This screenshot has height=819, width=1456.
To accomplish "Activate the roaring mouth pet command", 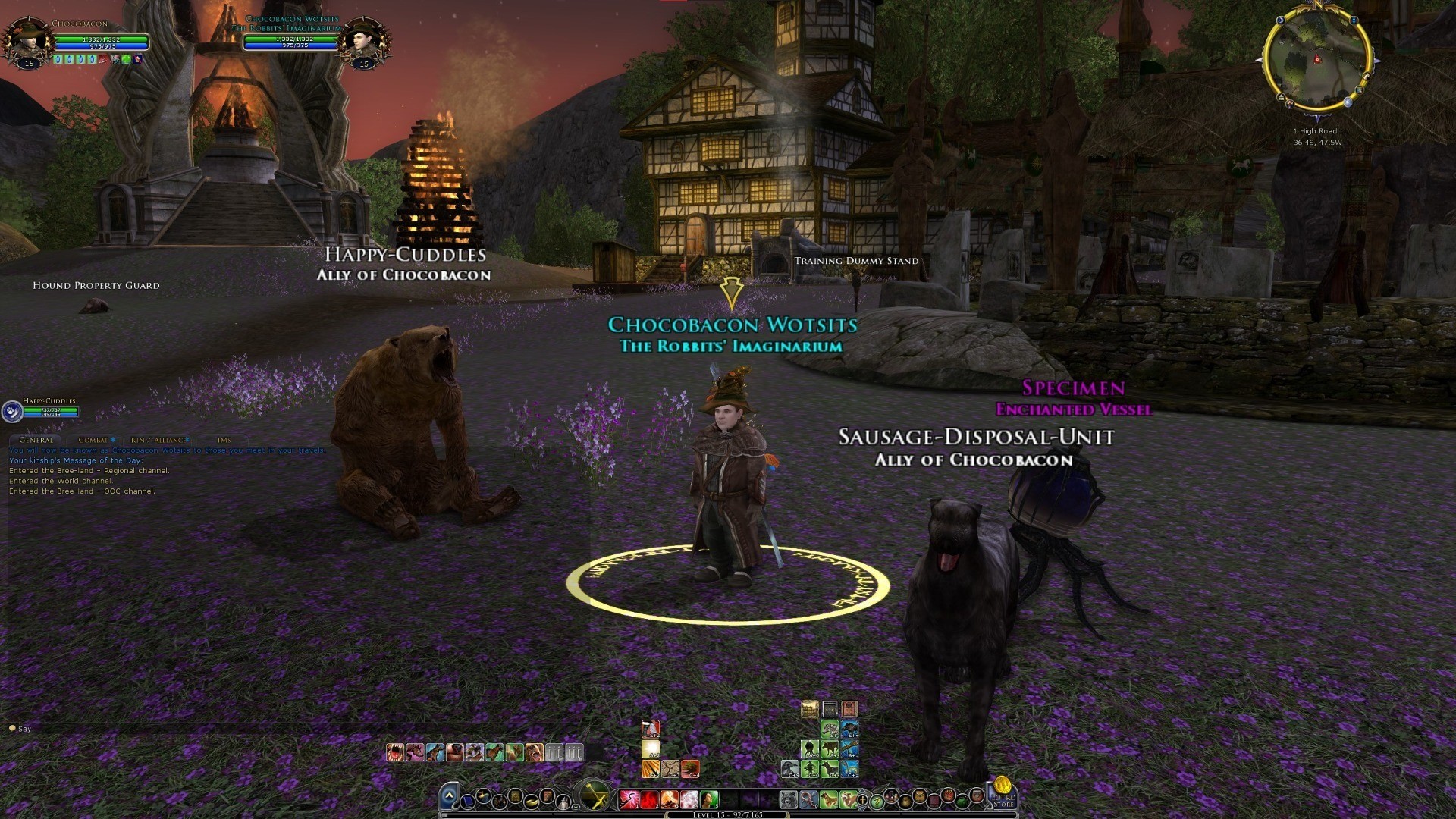I will tap(394, 752).
